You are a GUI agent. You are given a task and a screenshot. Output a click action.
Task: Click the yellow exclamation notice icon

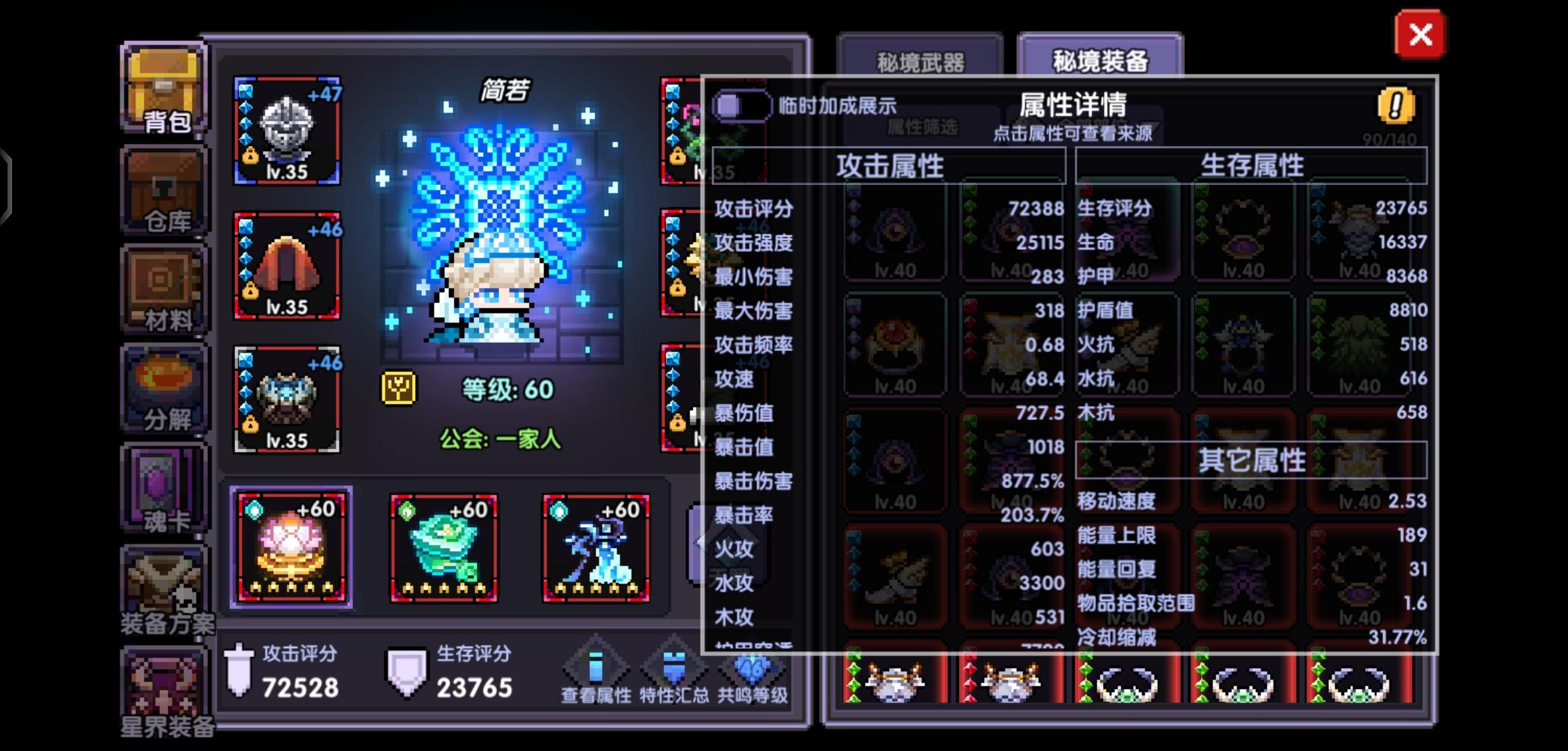[1397, 104]
